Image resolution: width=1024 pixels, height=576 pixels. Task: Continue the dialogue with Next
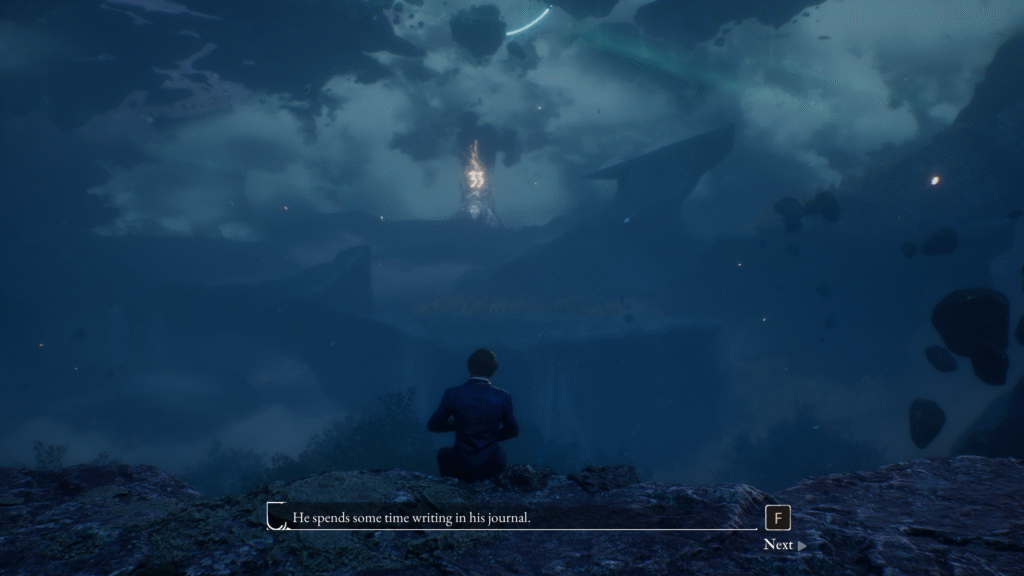[x=784, y=545]
